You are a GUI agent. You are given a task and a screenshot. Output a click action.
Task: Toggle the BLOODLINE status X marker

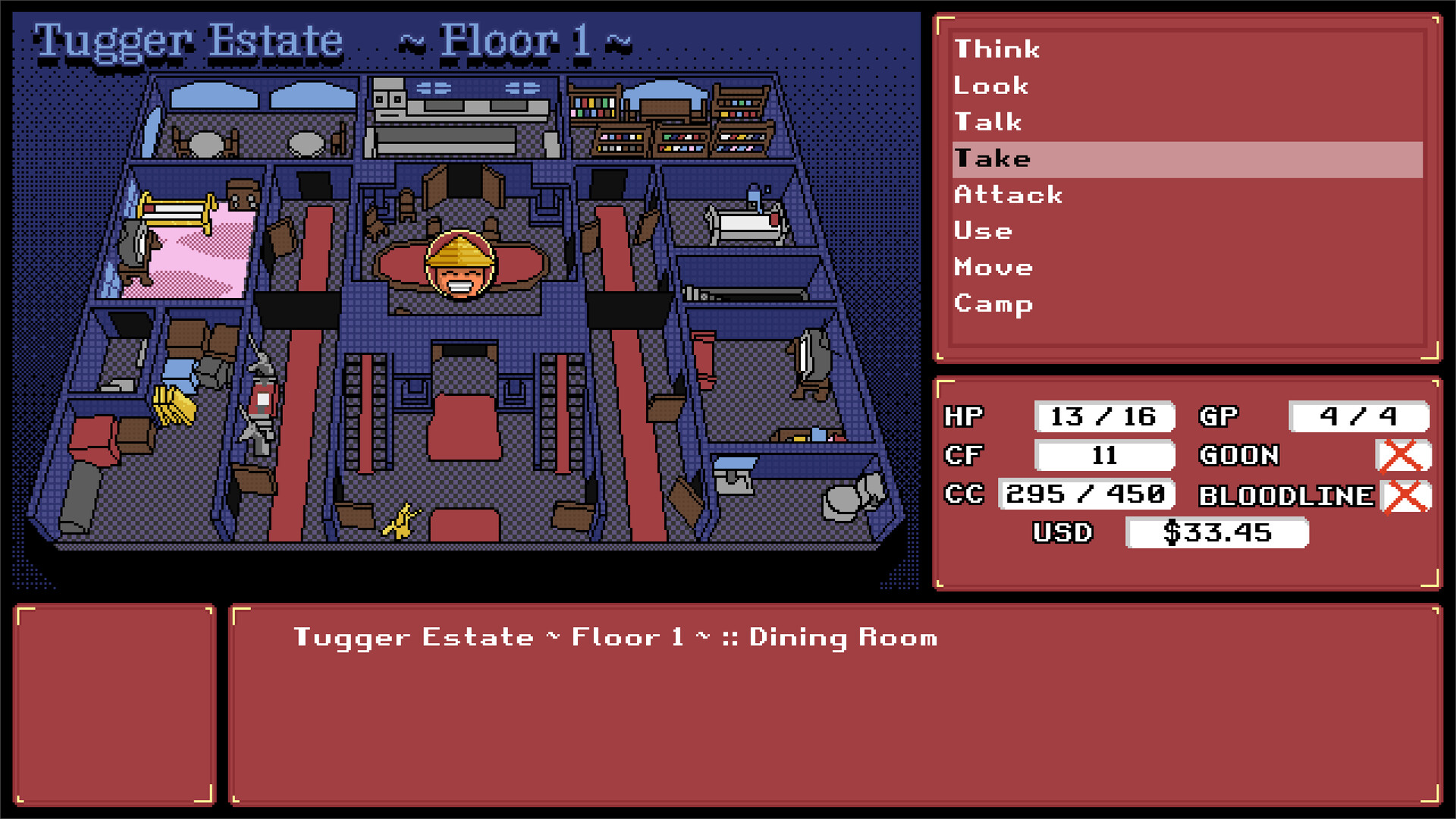point(1404,496)
